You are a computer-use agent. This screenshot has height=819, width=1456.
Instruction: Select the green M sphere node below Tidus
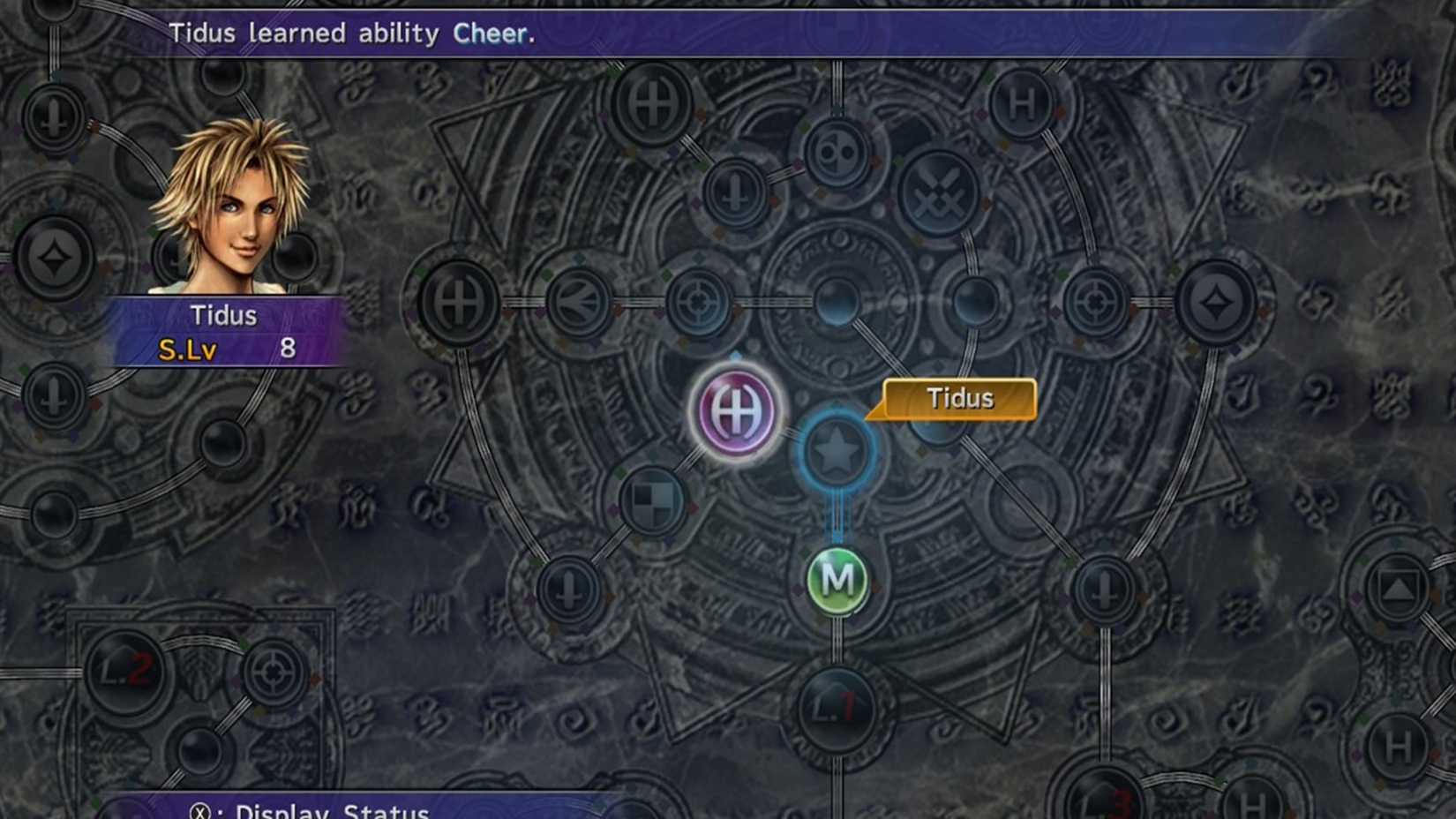point(837,578)
